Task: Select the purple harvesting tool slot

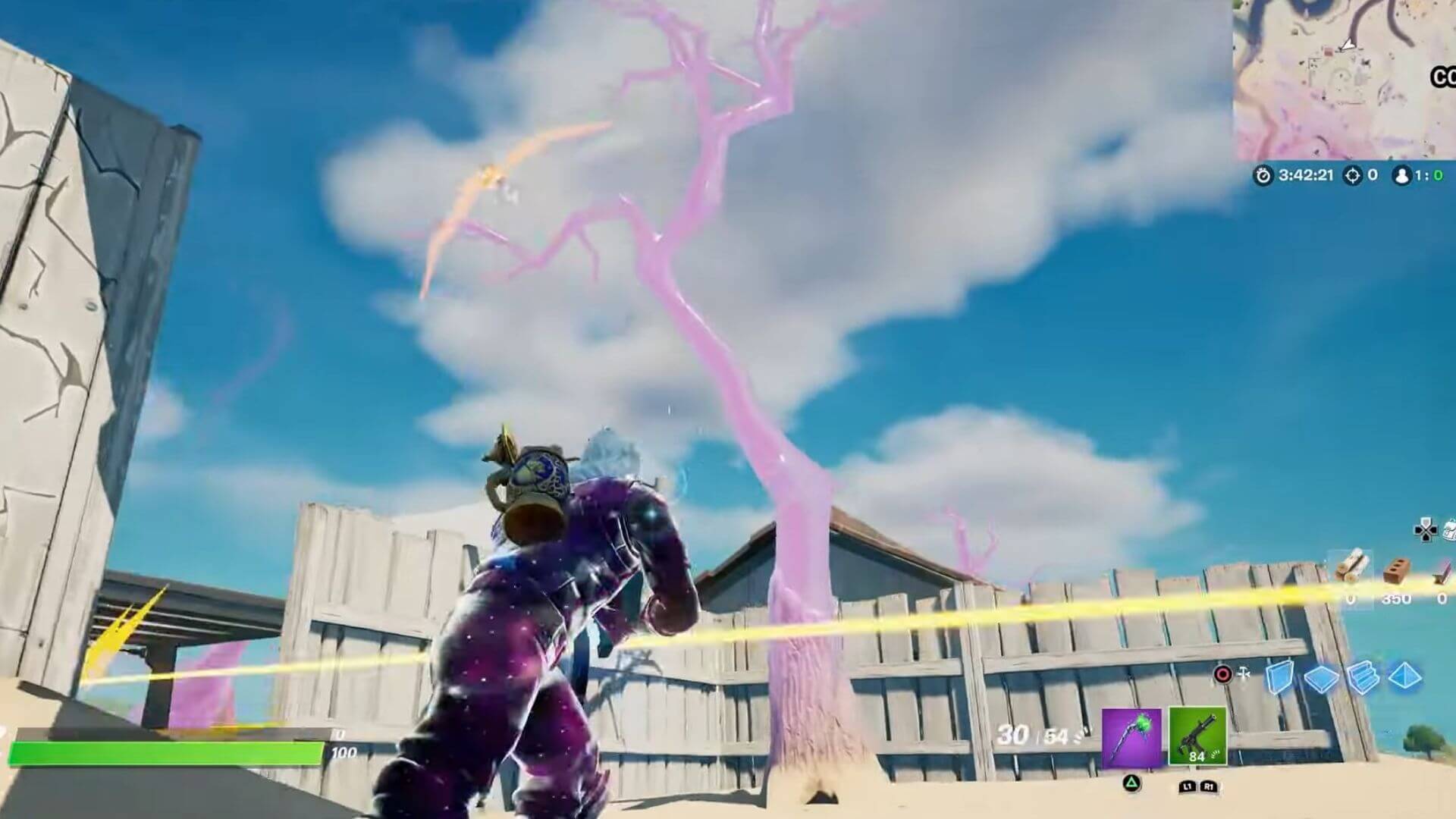Action: pyautogui.click(x=1131, y=738)
